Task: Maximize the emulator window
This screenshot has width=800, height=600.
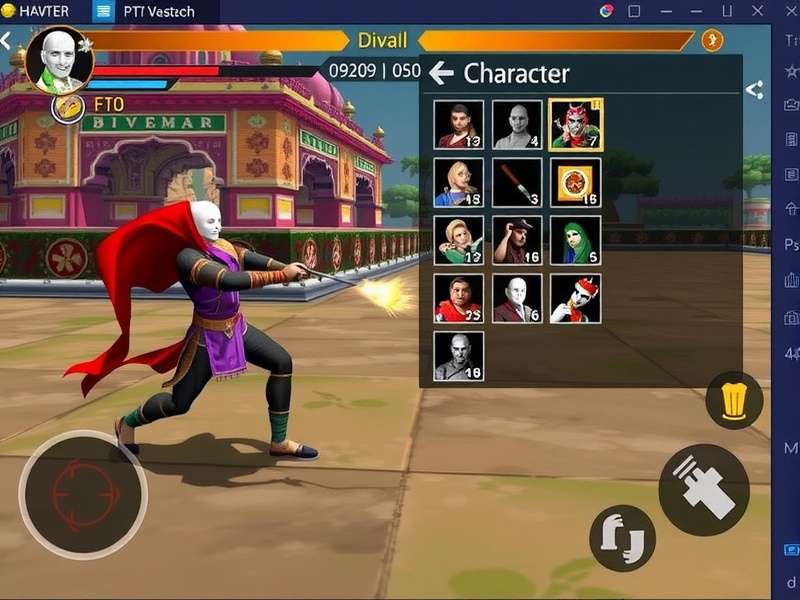Action: click(634, 11)
